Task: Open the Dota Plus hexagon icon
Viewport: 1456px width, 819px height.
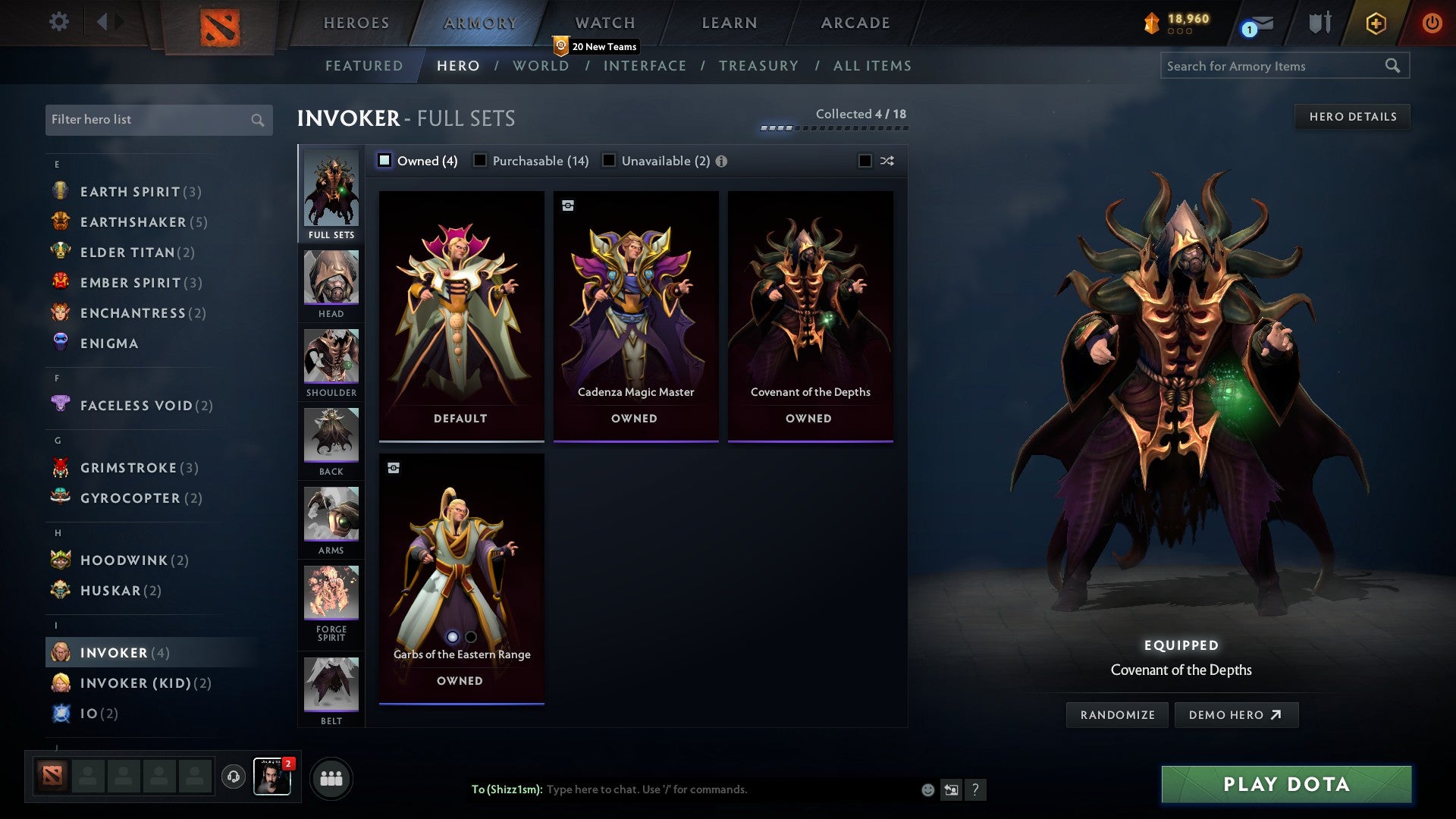Action: pos(1375,23)
